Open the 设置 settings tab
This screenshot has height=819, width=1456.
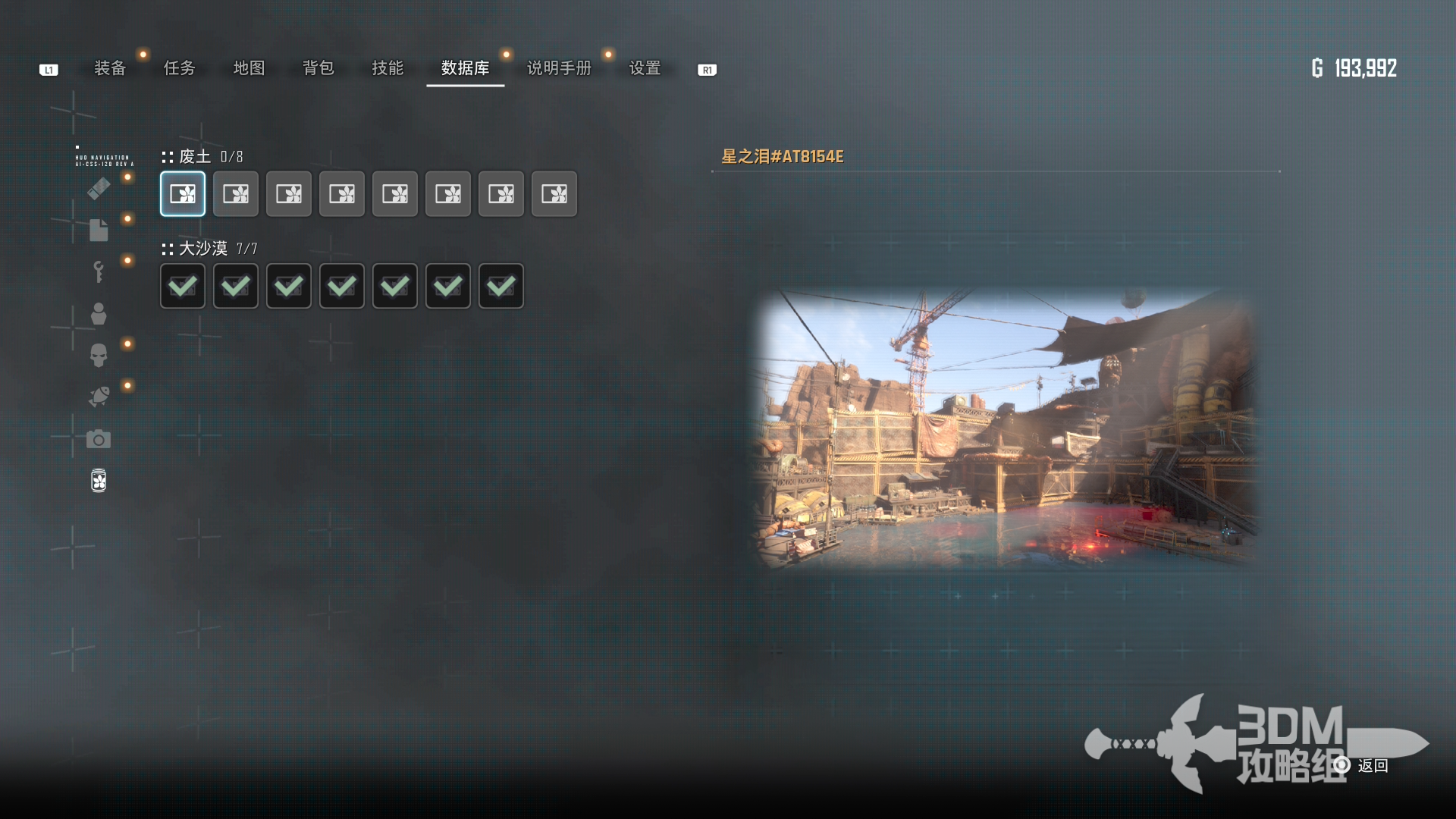645,68
